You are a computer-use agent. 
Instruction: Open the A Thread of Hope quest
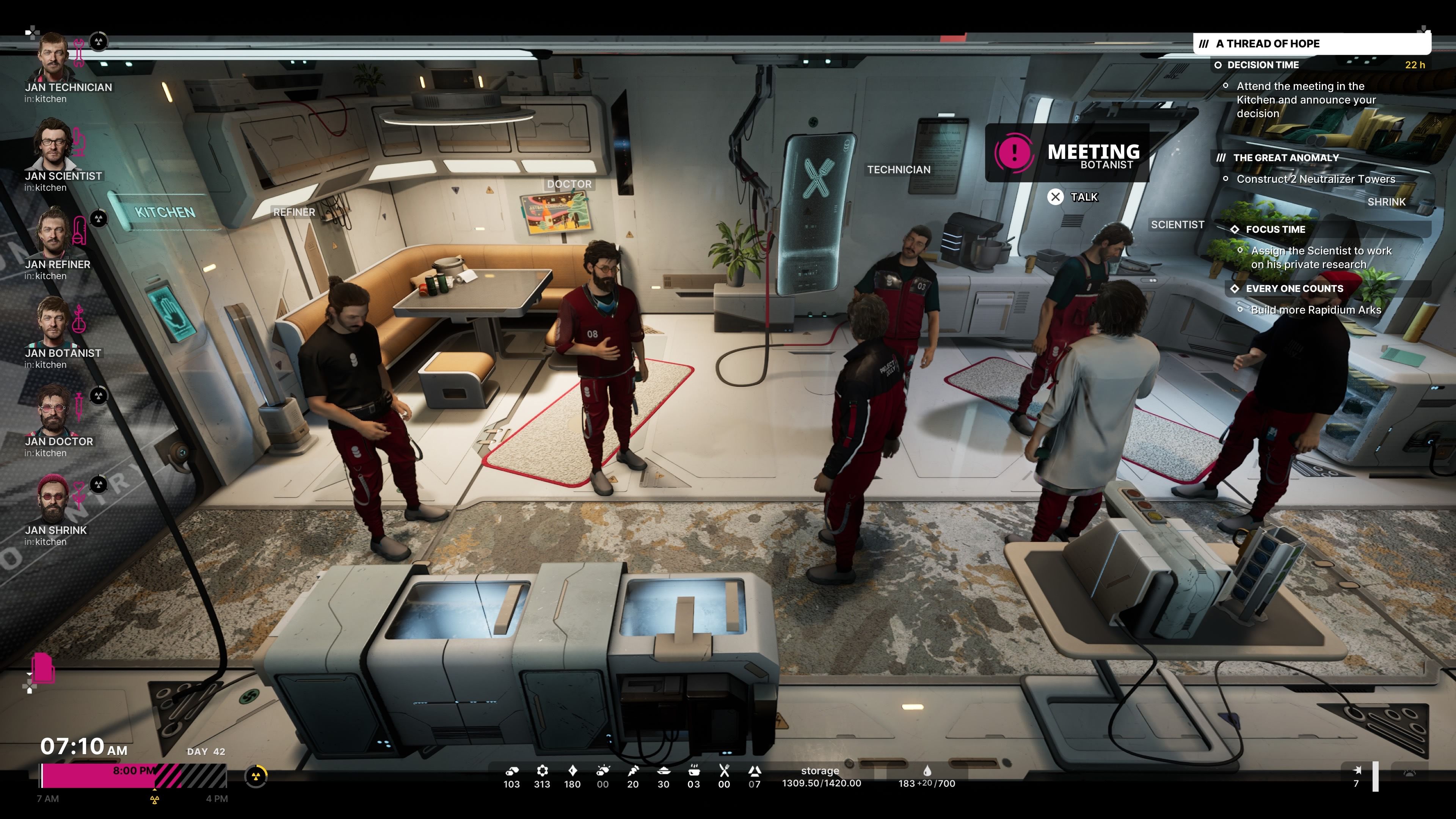click(x=1267, y=44)
